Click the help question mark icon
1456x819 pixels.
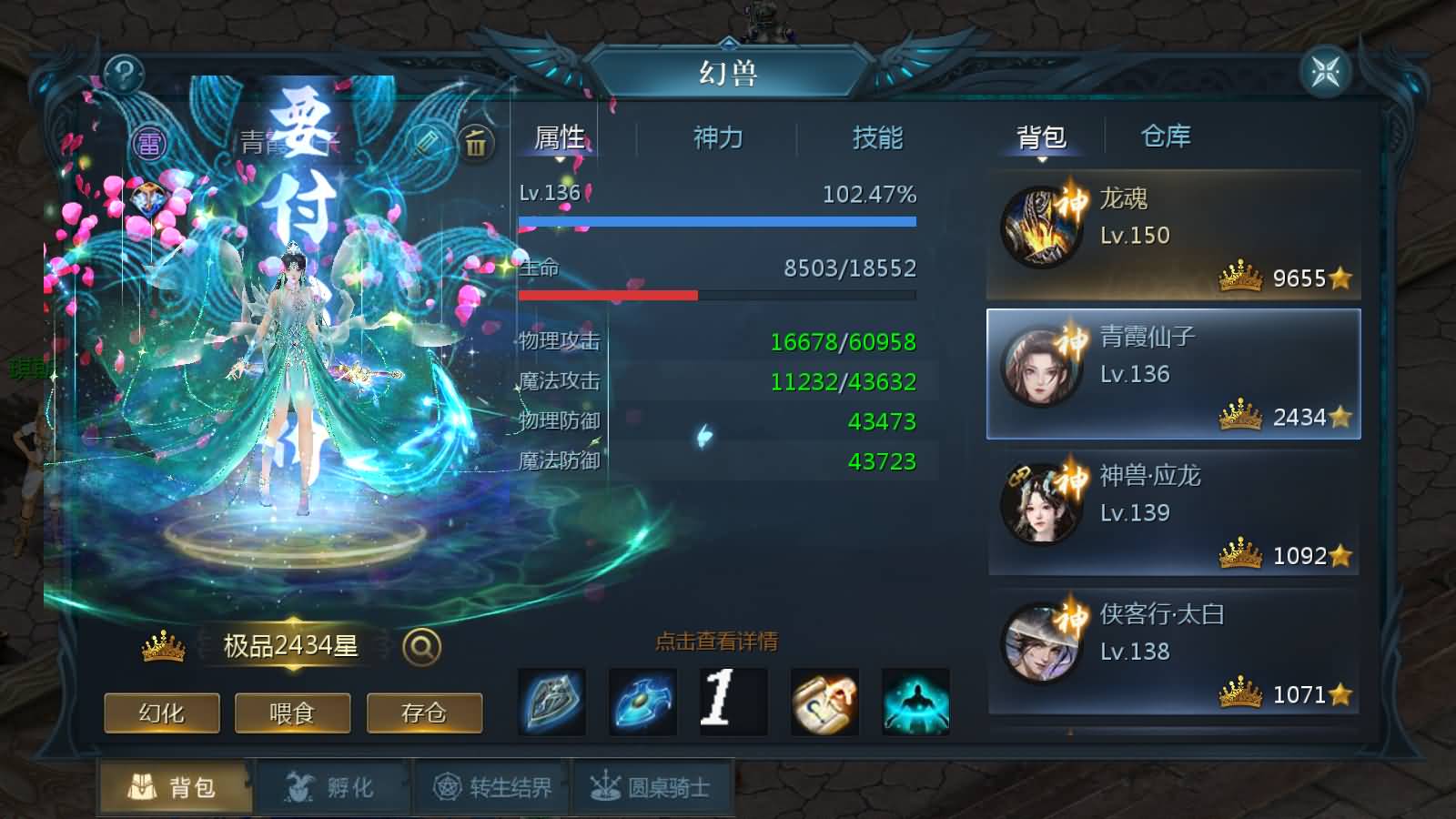[125, 72]
